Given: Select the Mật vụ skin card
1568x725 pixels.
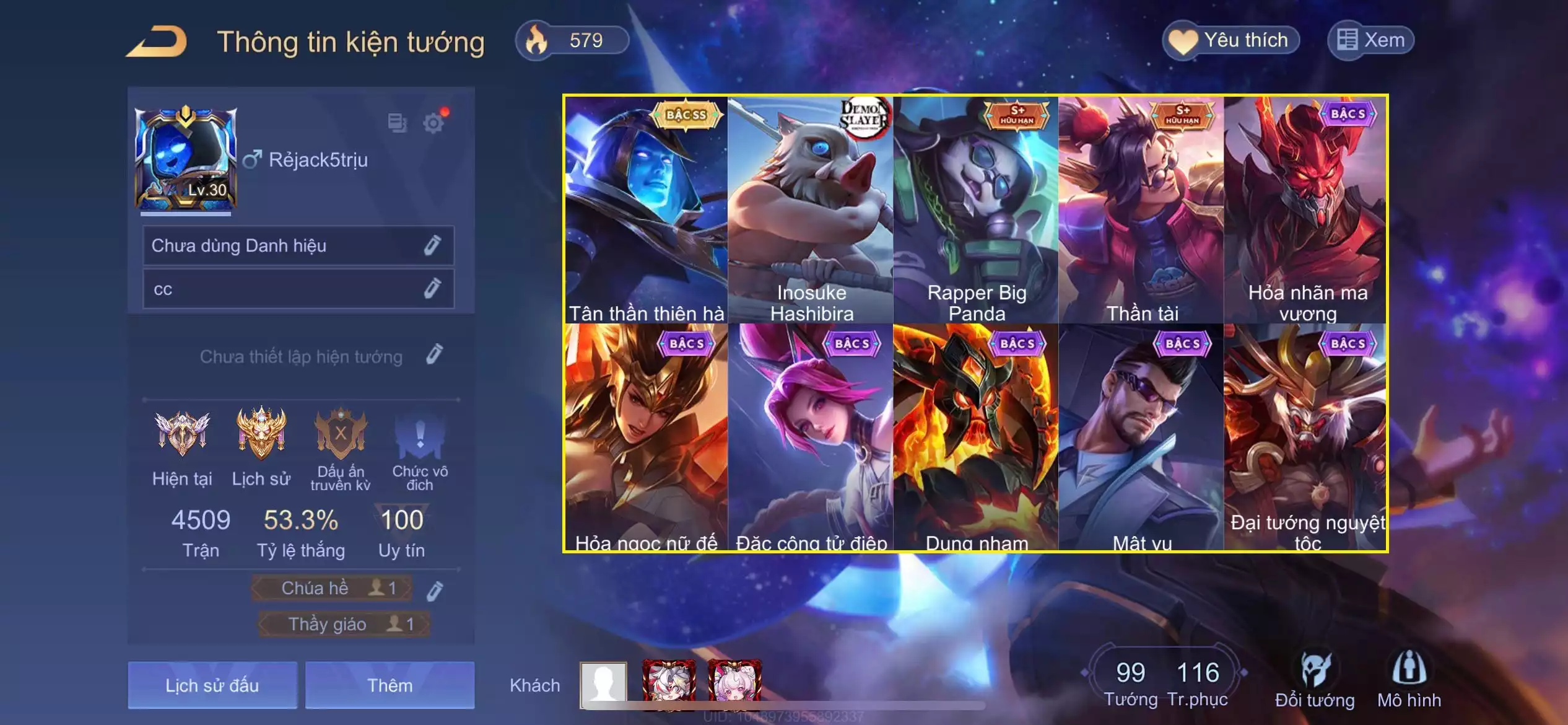Looking at the screenshot, I should (x=1142, y=437).
